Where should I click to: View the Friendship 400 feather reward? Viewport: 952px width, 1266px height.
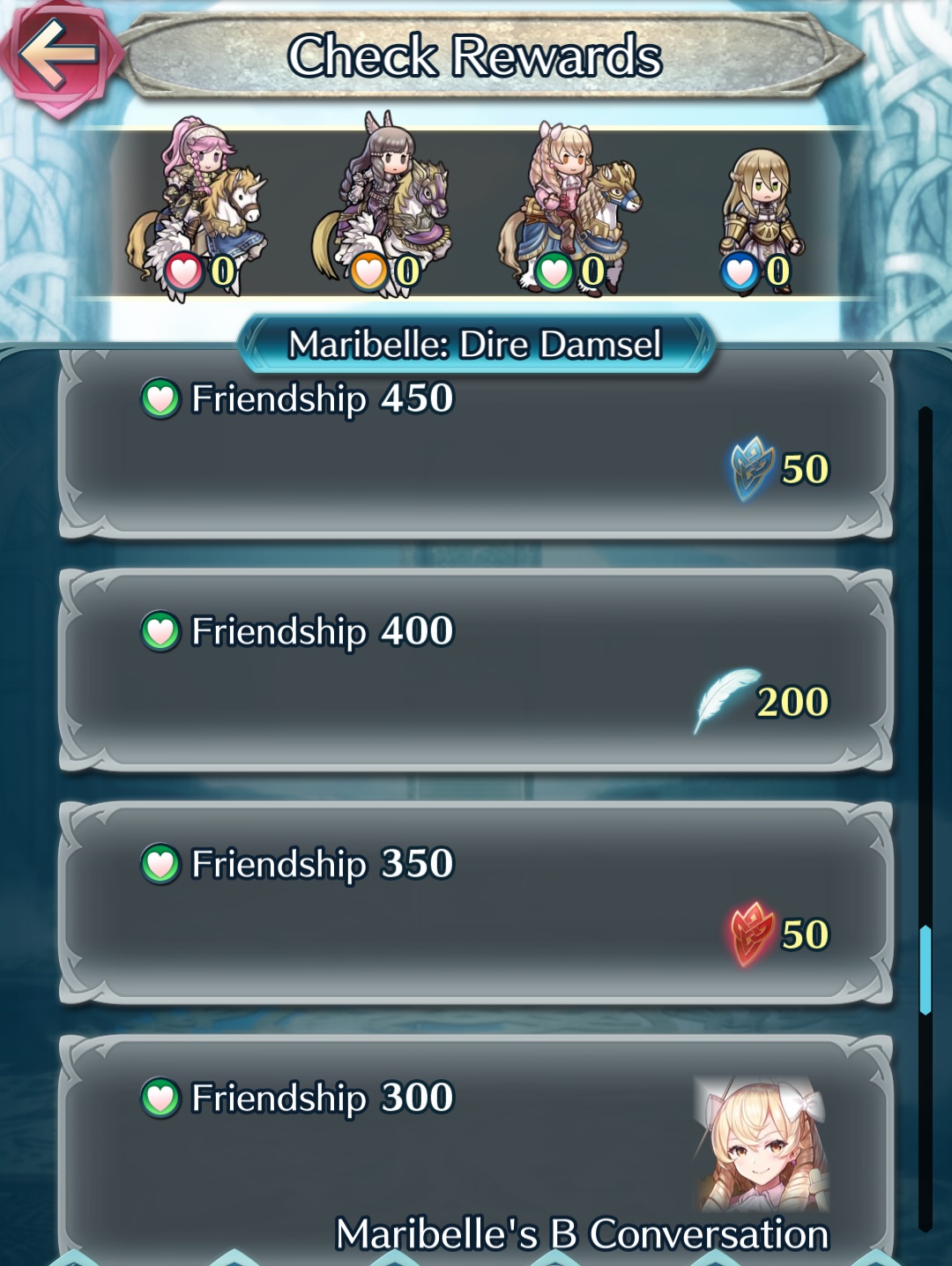[476, 672]
